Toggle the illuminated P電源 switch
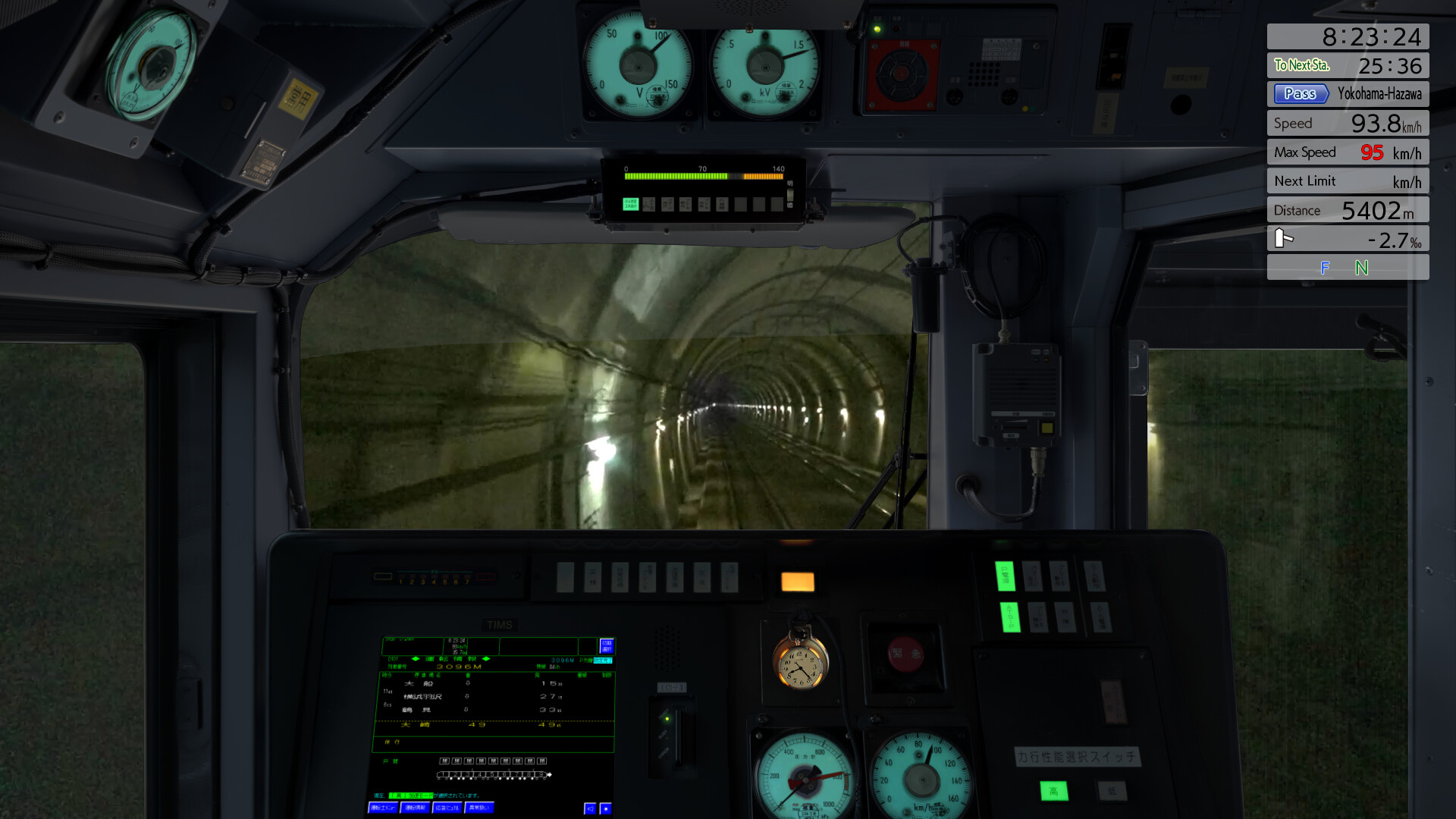 pos(1006,576)
